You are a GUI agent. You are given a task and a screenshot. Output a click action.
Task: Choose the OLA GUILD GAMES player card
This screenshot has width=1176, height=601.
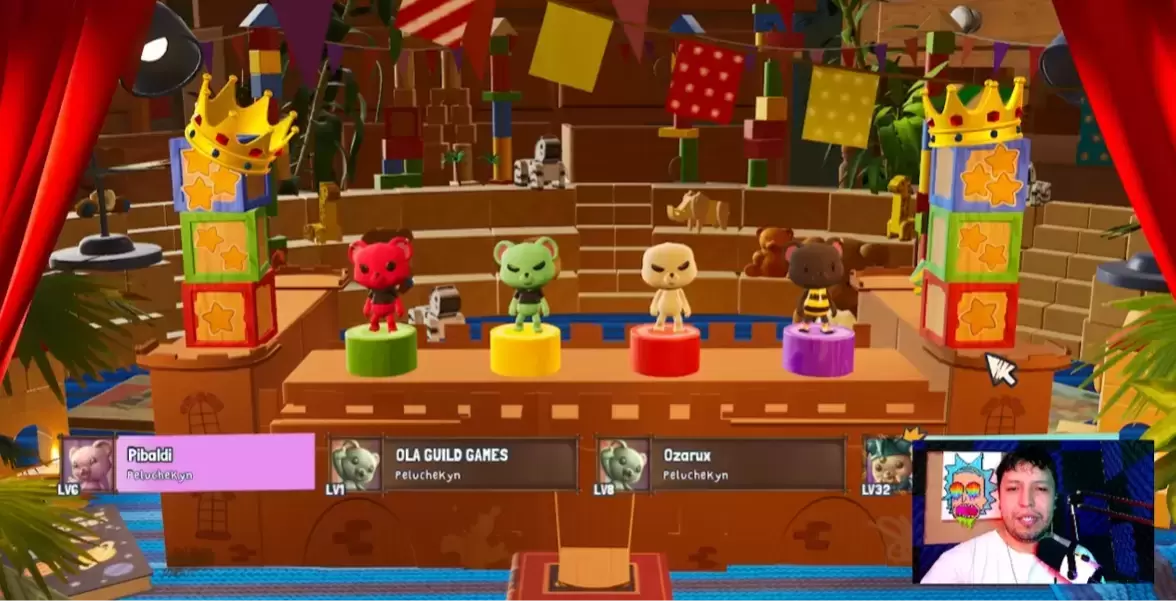[479, 464]
